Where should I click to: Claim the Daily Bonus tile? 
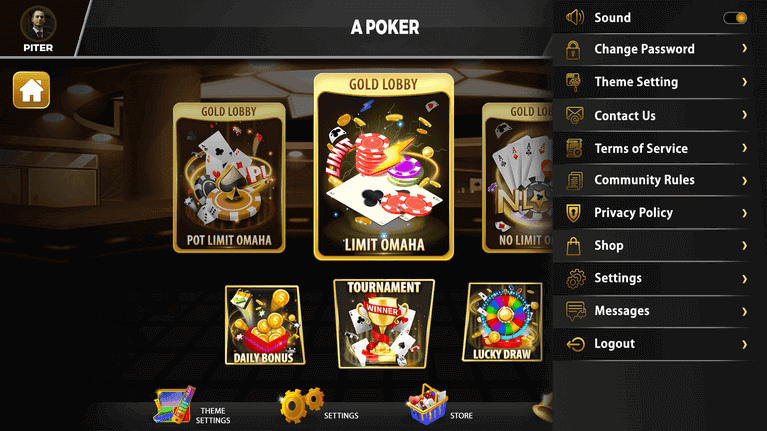point(264,325)
